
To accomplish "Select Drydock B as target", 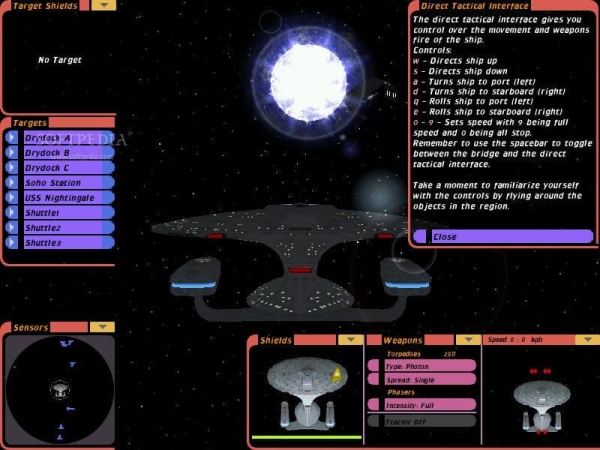I will [60, 153].
